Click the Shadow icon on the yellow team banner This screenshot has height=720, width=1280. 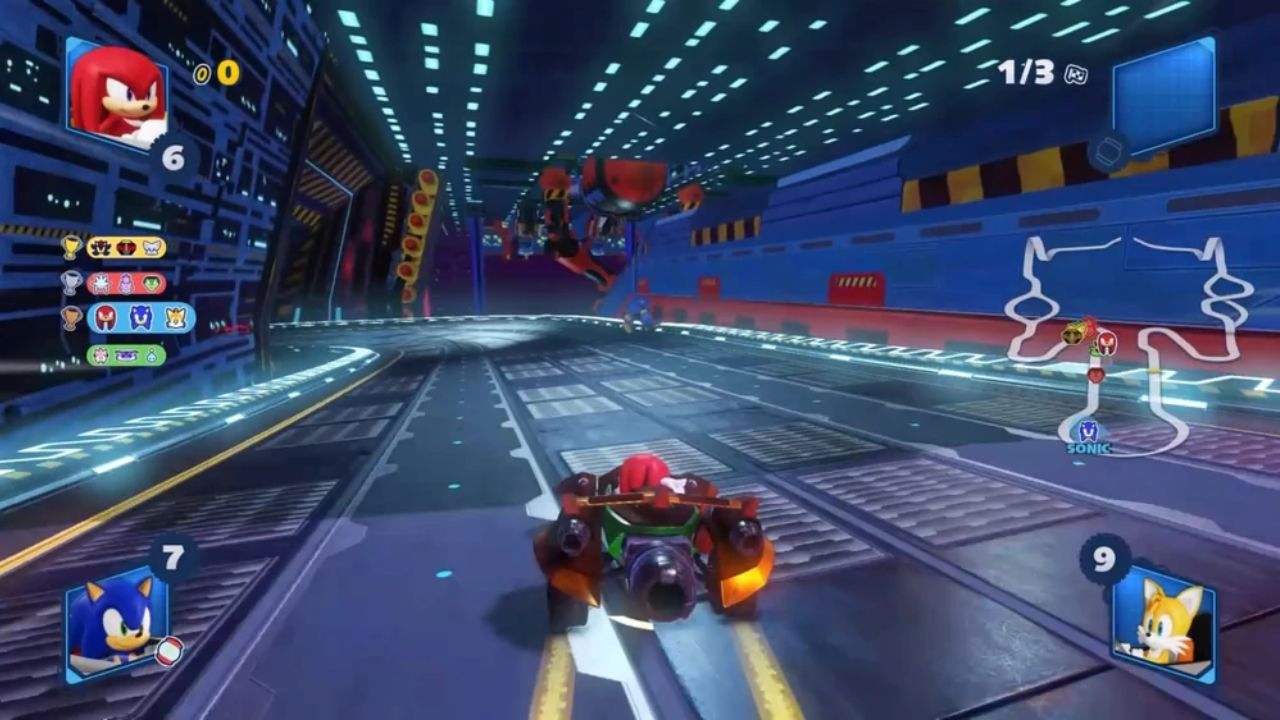click(100, 248)
